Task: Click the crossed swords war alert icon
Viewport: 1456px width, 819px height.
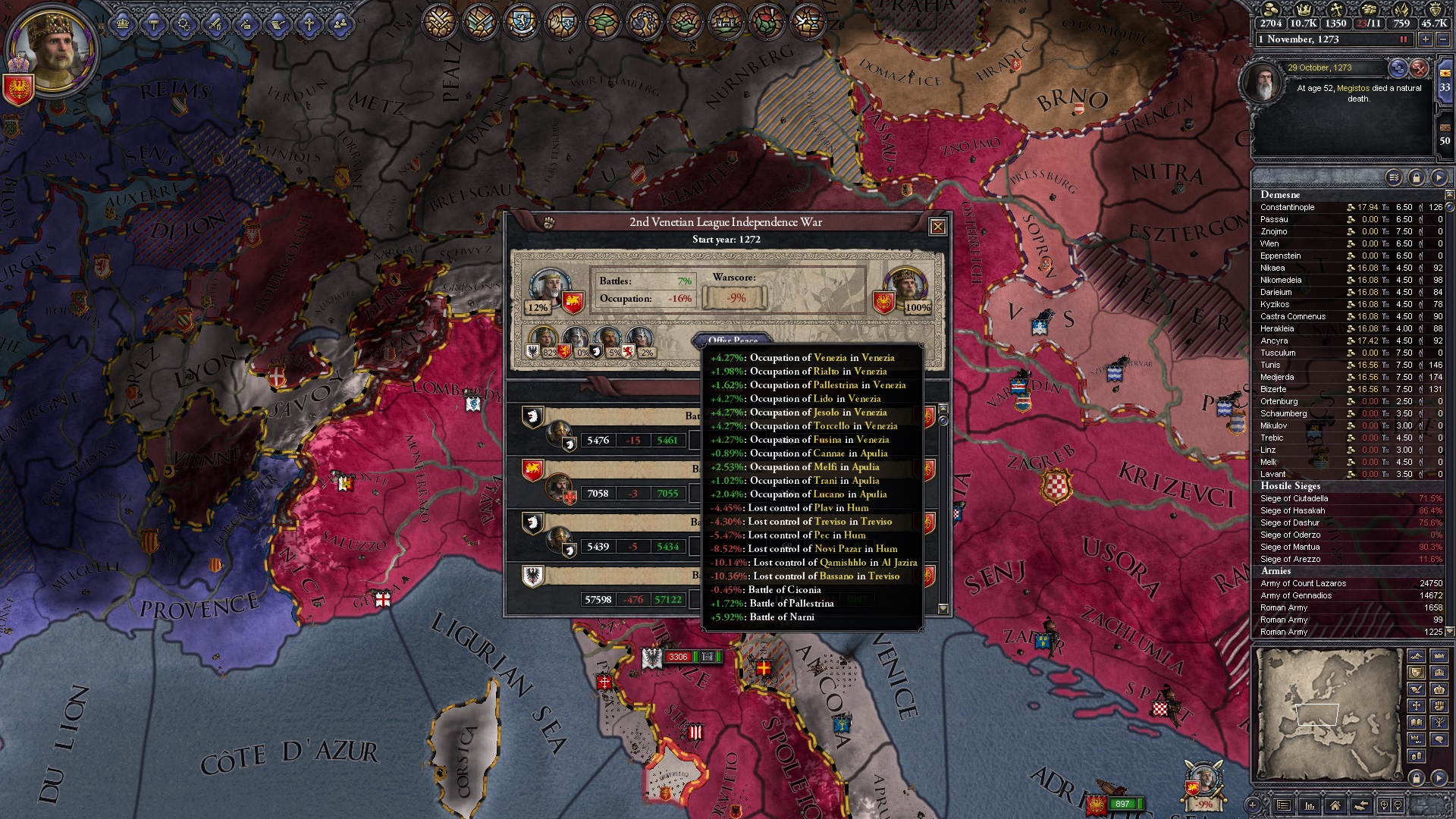Action: [x=440, y=21]
